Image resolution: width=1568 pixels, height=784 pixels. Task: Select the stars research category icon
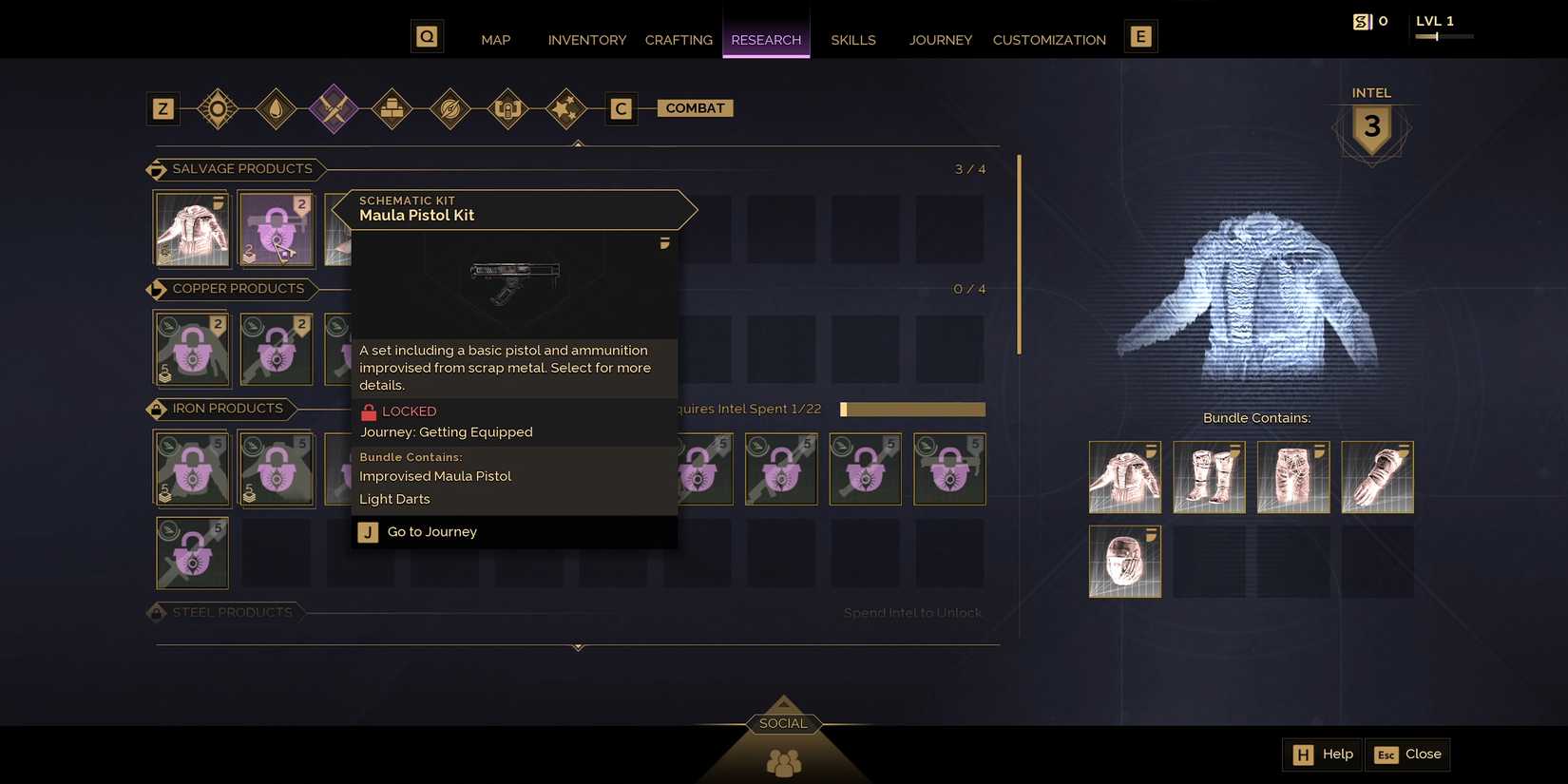[565, 108]
